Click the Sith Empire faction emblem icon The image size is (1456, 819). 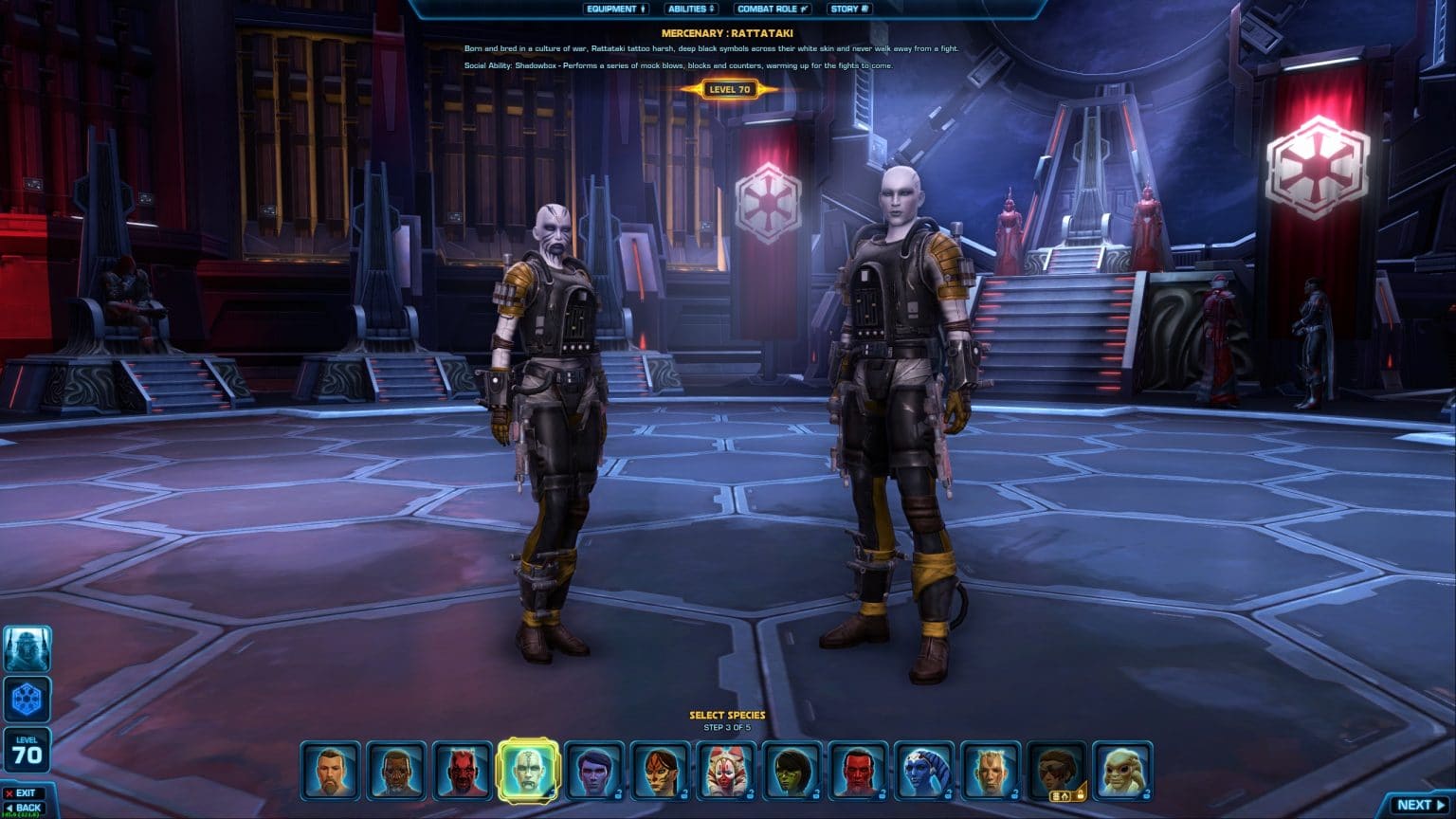(27, 699)
